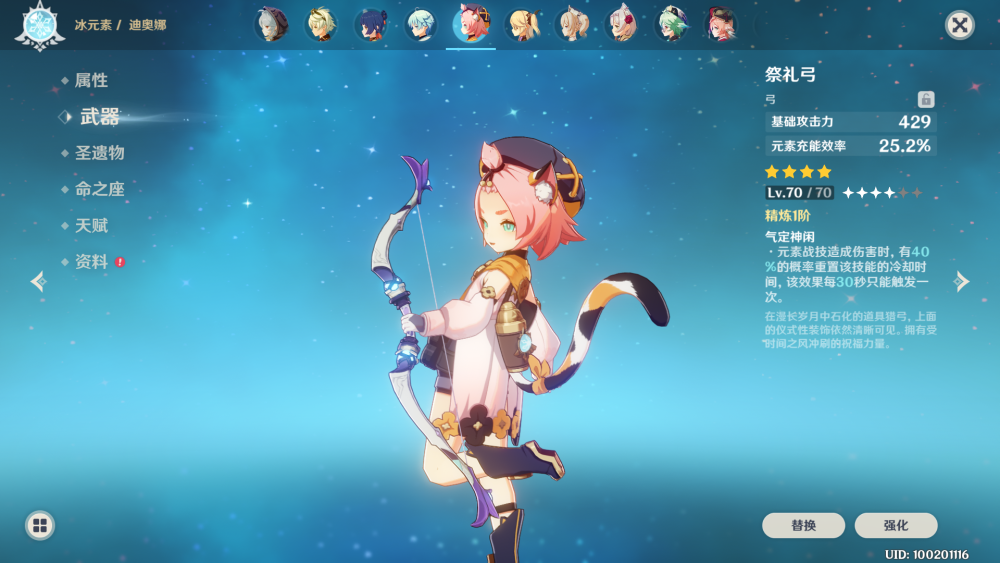The width and height of the screenshot is (1000, 563).
Task: Click the 替换 switch weapon button
Action: tap(803, 525)
